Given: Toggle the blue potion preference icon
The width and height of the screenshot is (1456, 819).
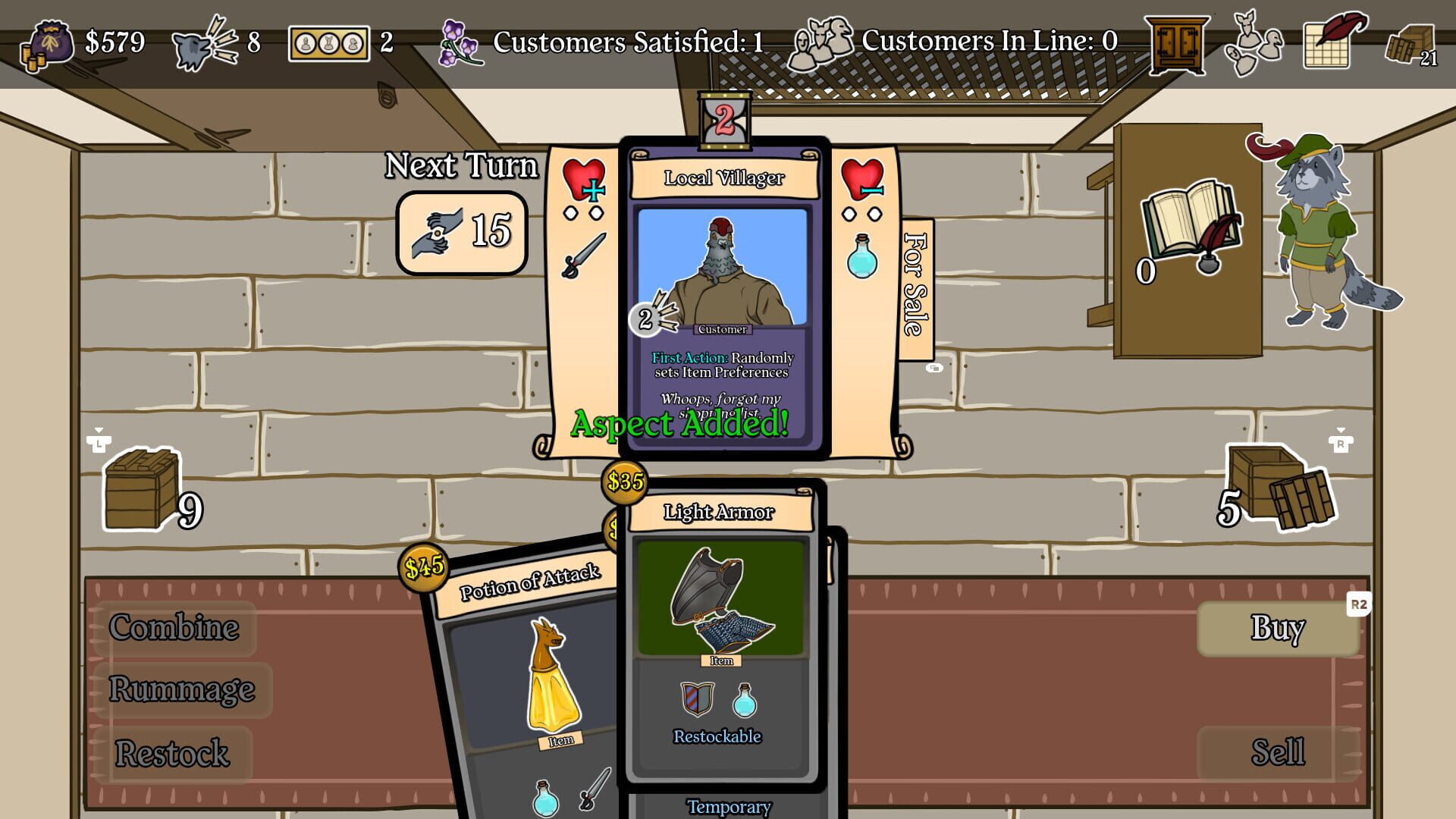Looking at the screenshot, I should point(861,258).
